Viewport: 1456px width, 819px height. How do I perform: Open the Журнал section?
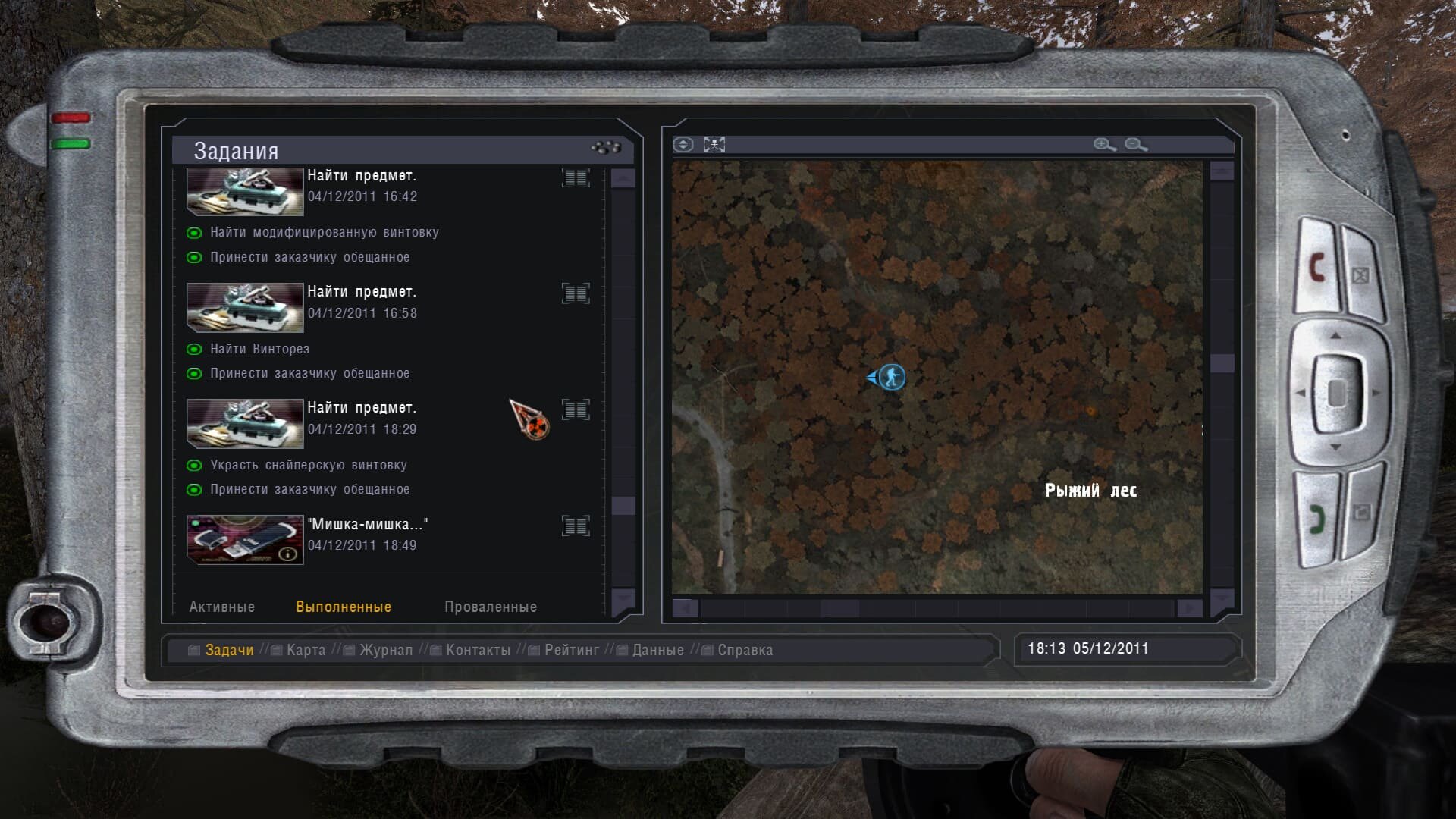[385, 650]
